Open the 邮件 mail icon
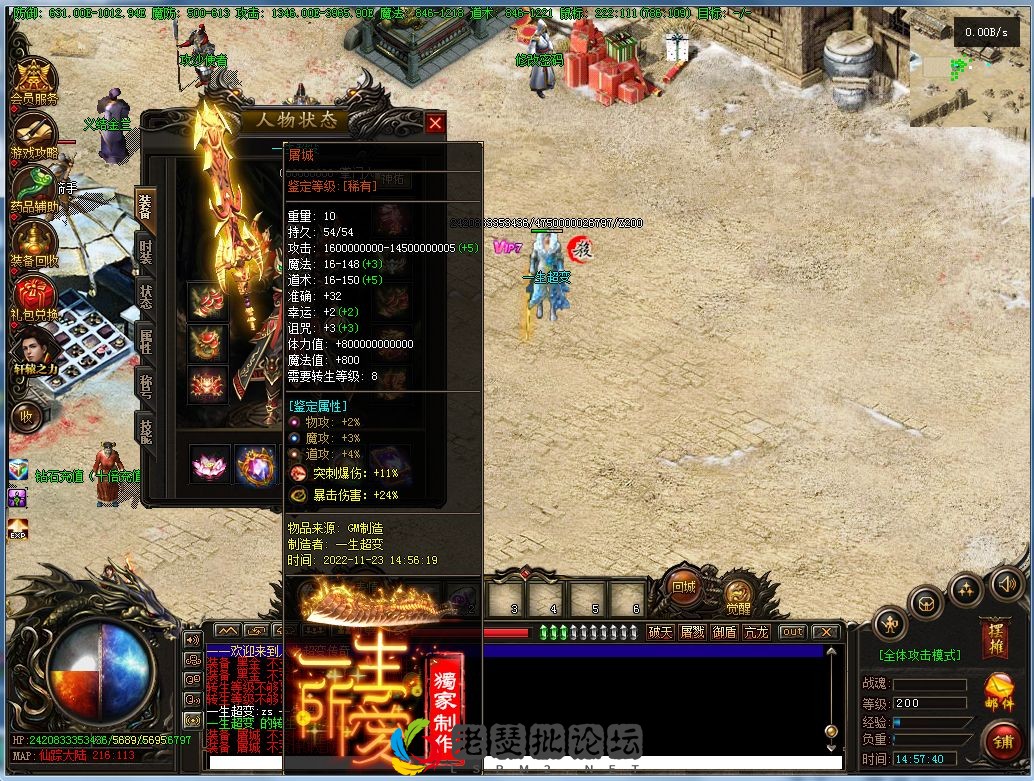The width and height of the screenshot is (1034, 781). pyautogui.click(x=998, y=691)
